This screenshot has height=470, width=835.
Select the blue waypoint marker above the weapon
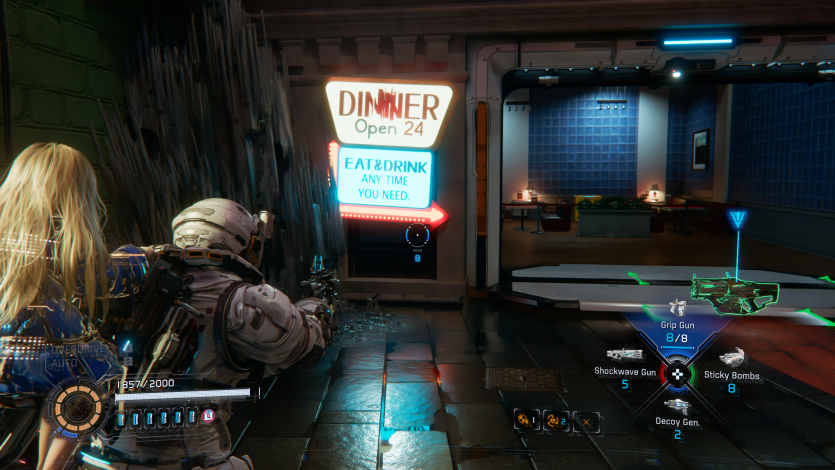tap(738, 219)
